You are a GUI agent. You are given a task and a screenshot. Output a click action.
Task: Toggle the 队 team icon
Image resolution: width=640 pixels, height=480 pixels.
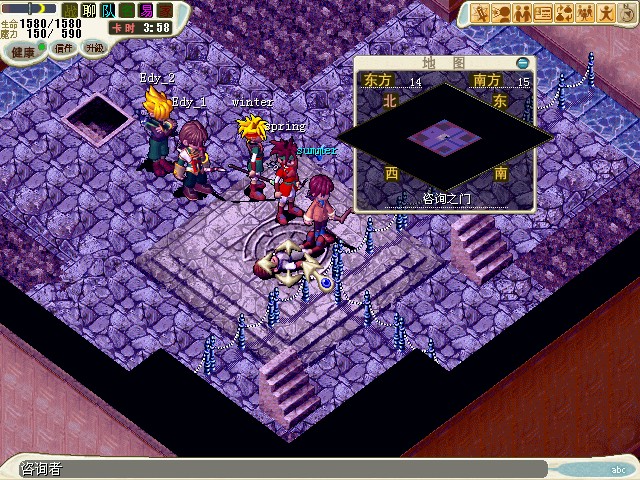pyautogui.click(x=107, y=10)
